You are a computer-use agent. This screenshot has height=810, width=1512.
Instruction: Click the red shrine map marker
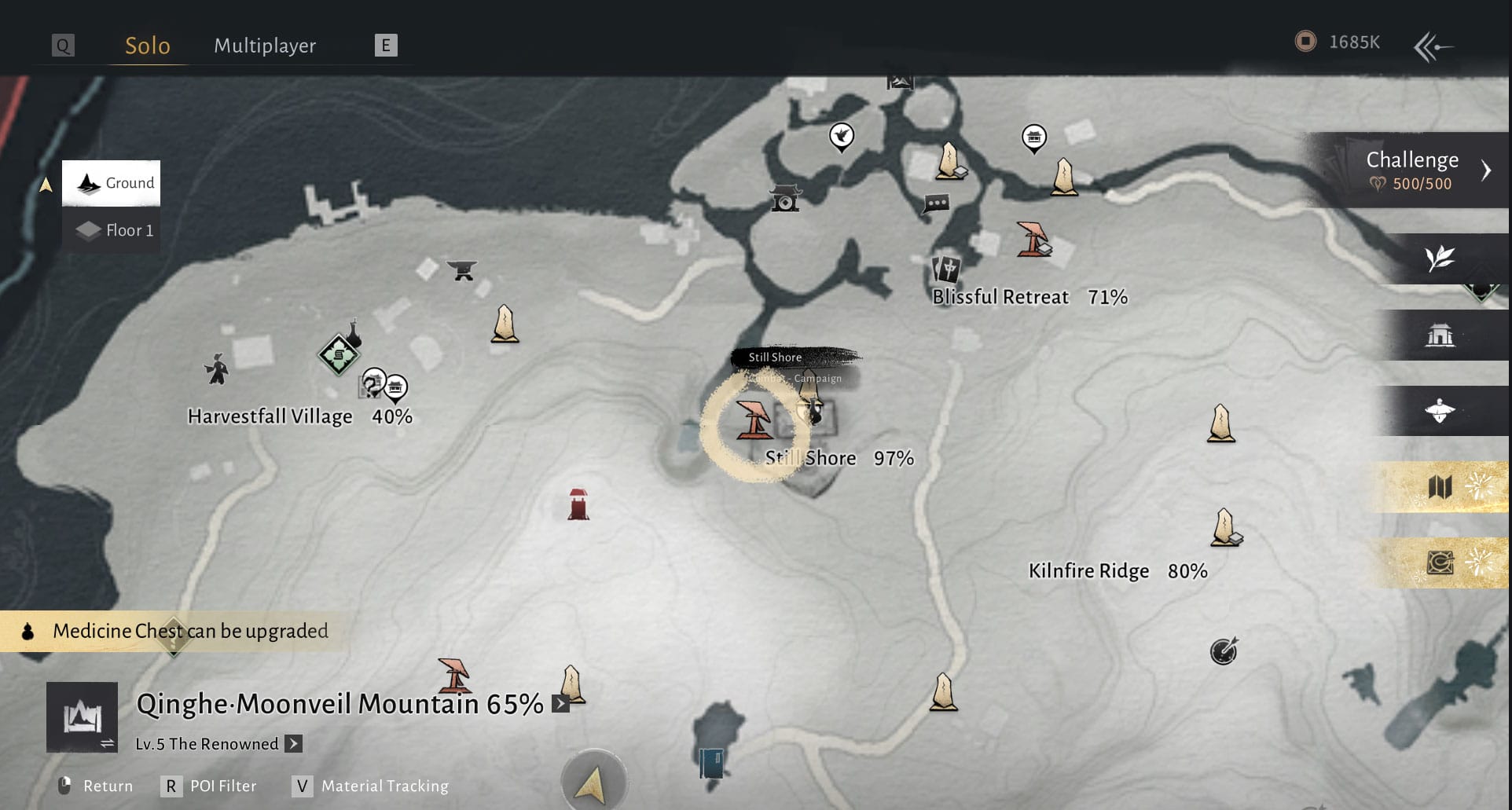click(578, 504)
